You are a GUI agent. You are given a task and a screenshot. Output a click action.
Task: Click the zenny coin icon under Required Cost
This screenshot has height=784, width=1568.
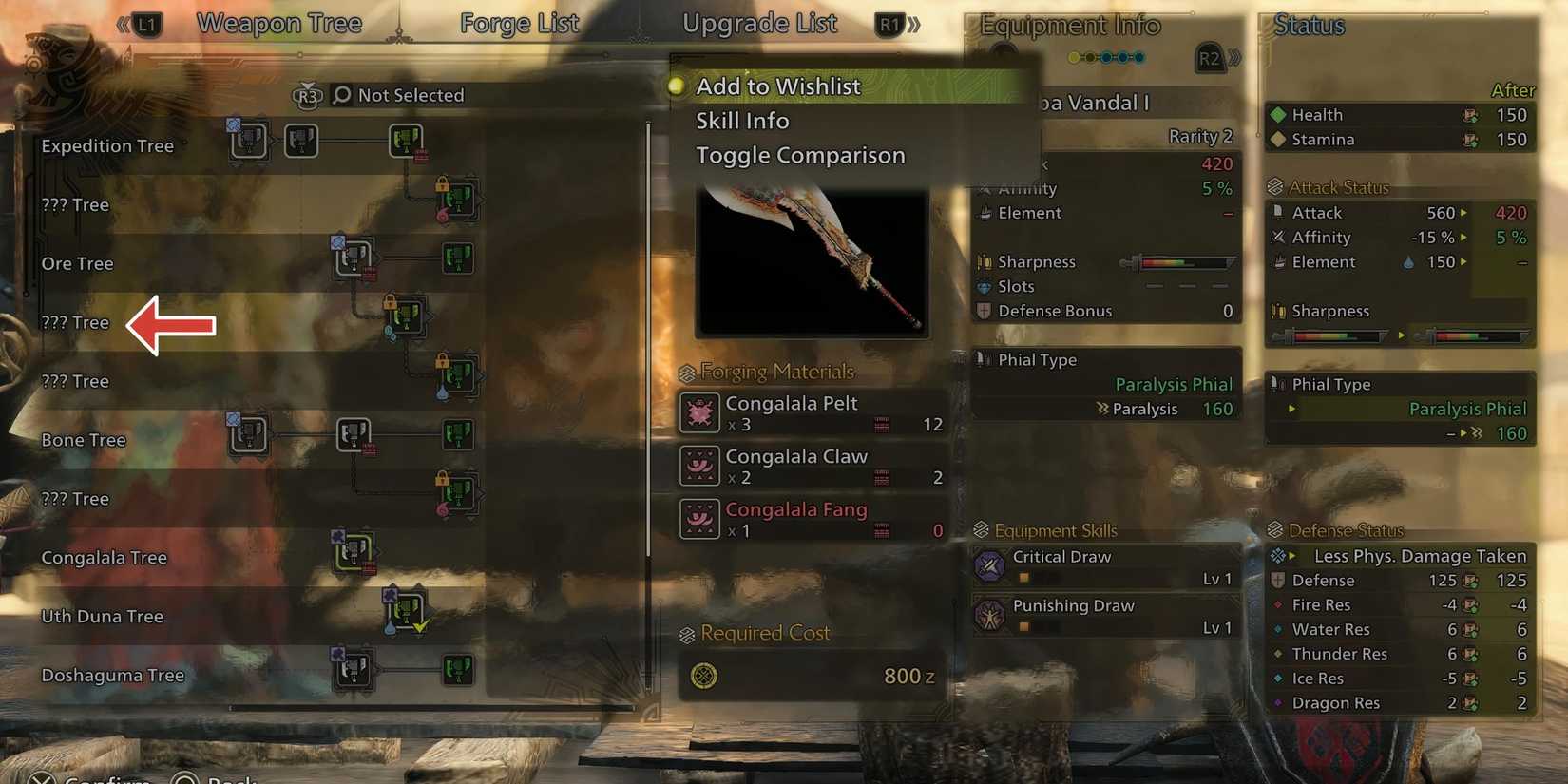[x=703, y=676]
